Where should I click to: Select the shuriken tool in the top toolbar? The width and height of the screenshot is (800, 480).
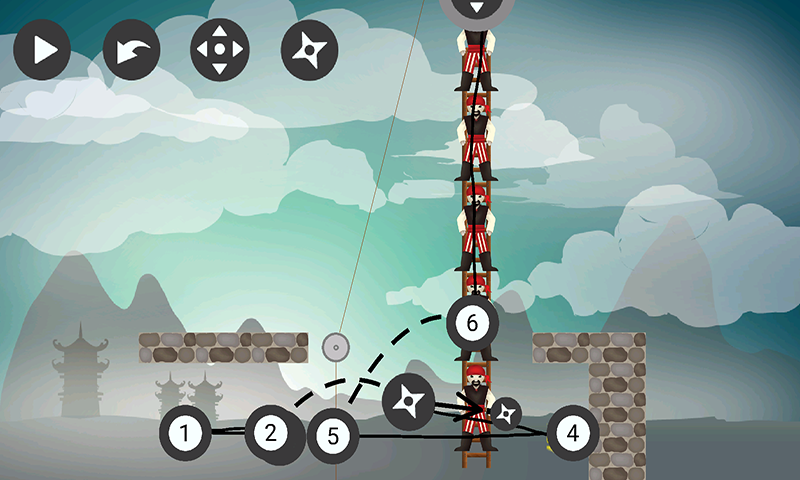pyautogui.click(x=311, y=50)
